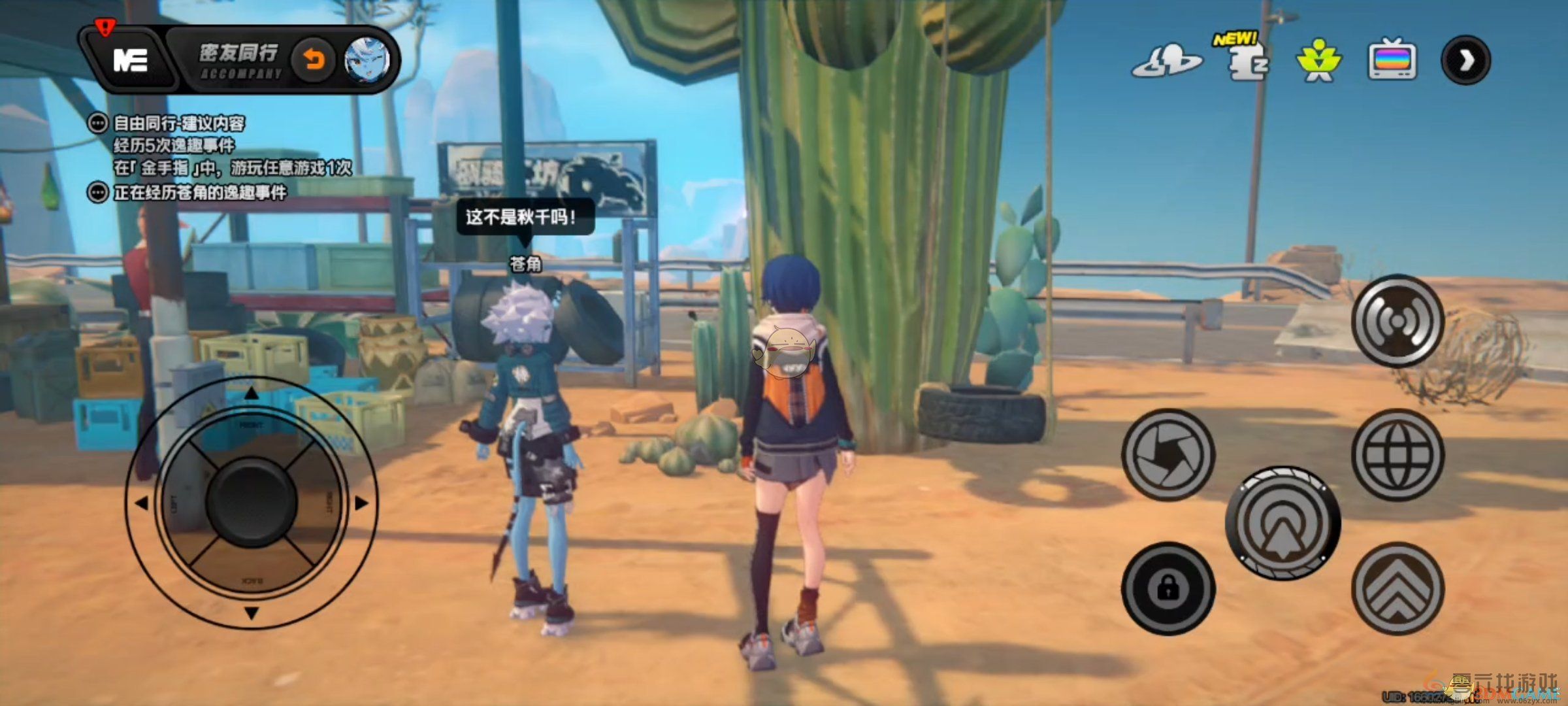Open the green figure icon
Image resolution: width=1568 pixels, height=706 pixels.
coord(1318,61)
